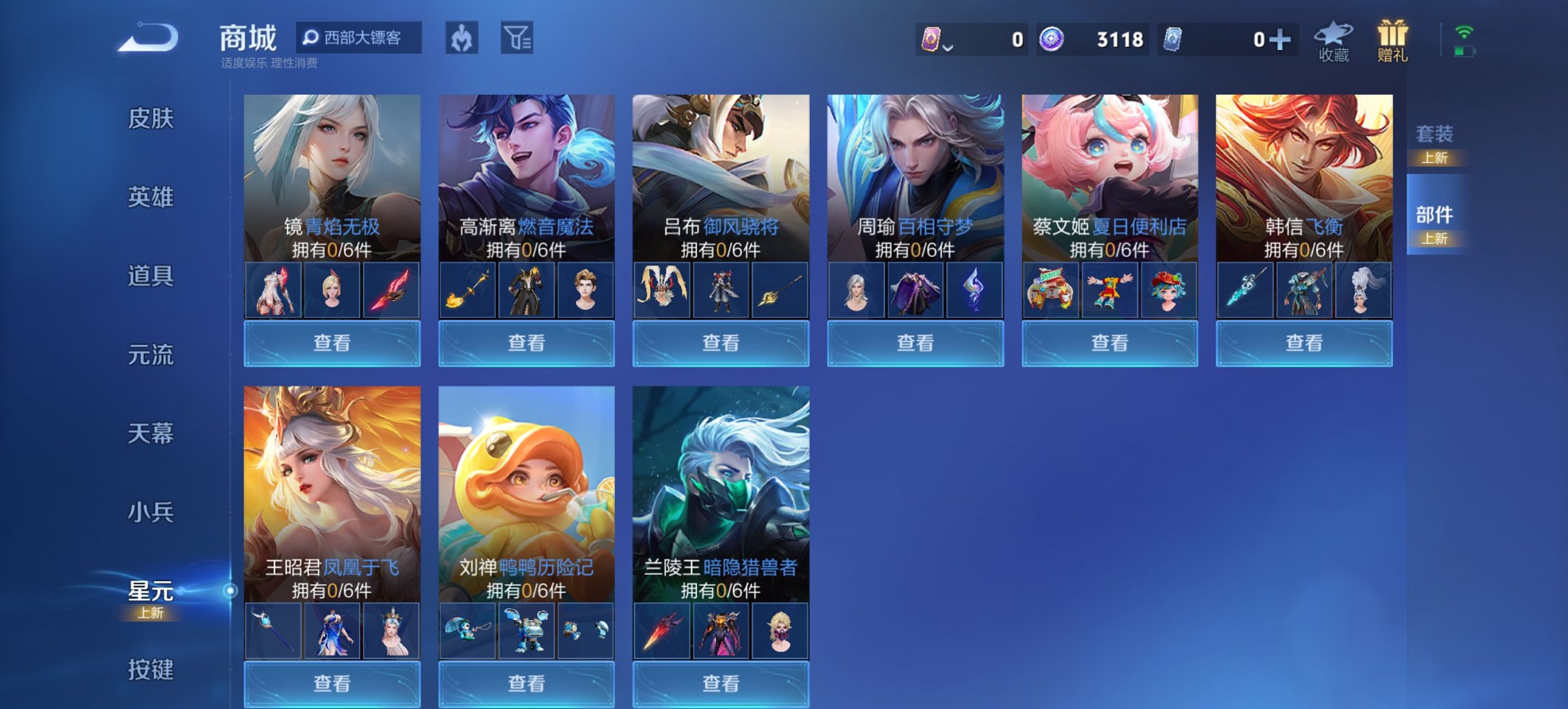Click the purple card currency icon
This screenshot has height=709, width=1568.
(x=932, y=40)
